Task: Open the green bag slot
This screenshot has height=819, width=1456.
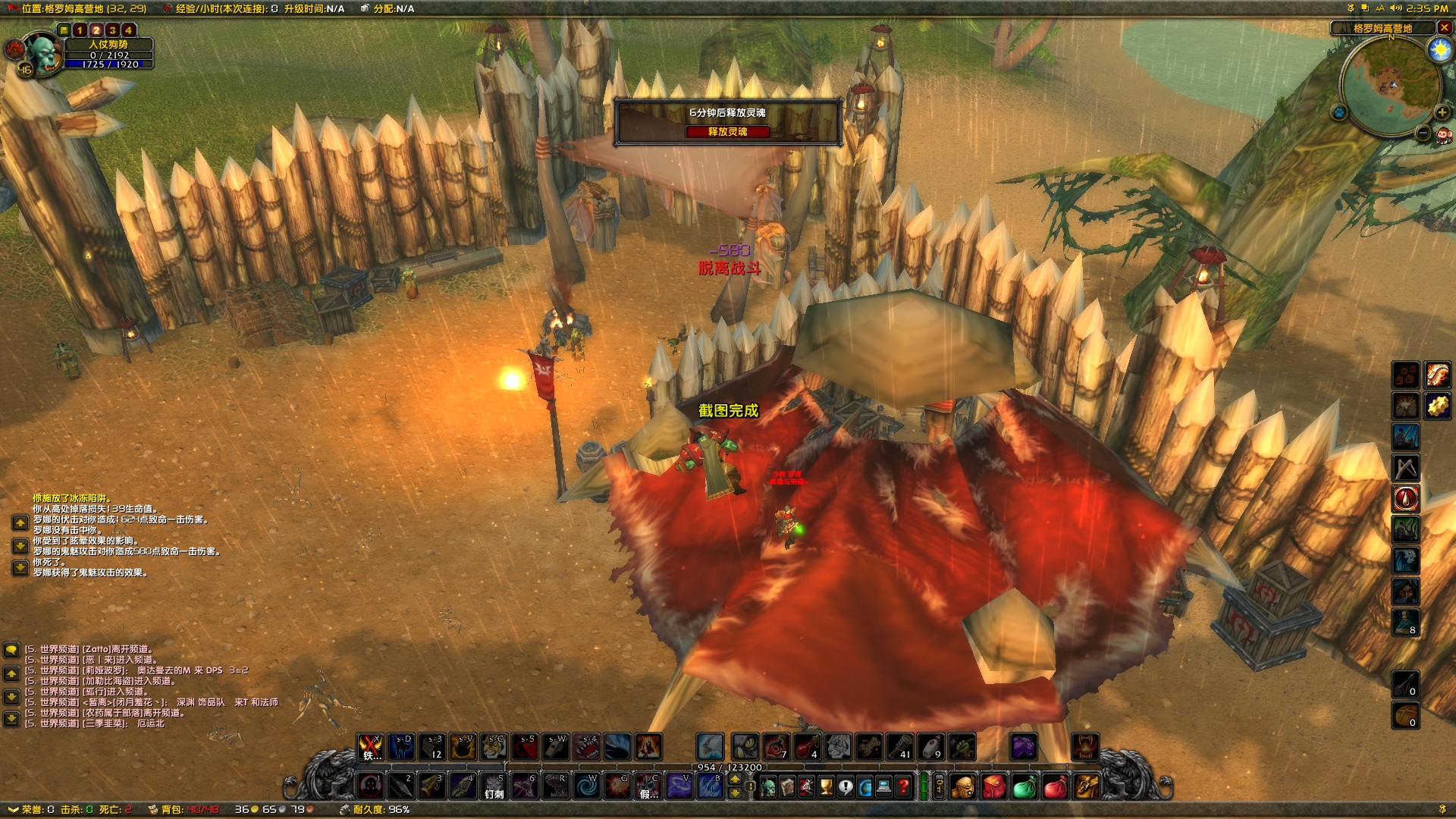Action: (x=1024, y=786)
